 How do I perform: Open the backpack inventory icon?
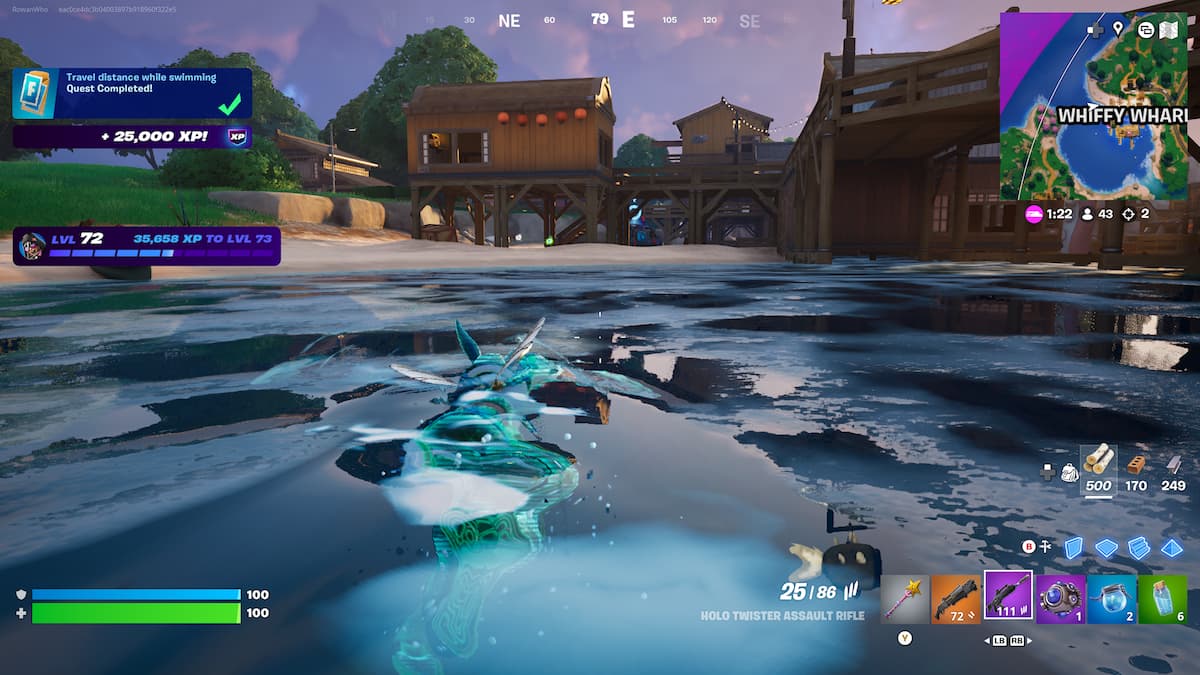pos(1068,471)
